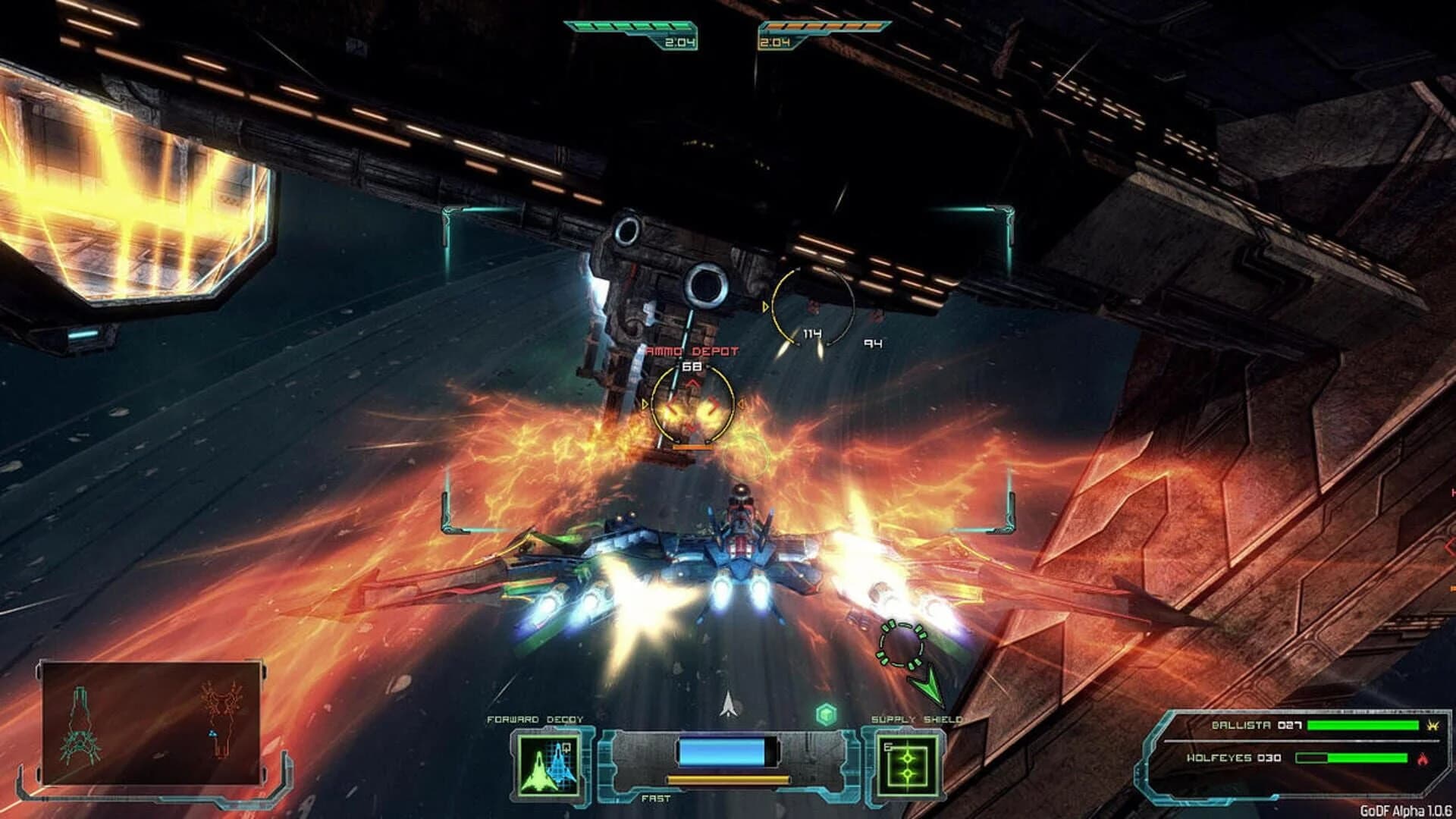1456x819 pixels.
Task: Toggle the Forward Decoy Q hotkey slot
Action: 566,748
